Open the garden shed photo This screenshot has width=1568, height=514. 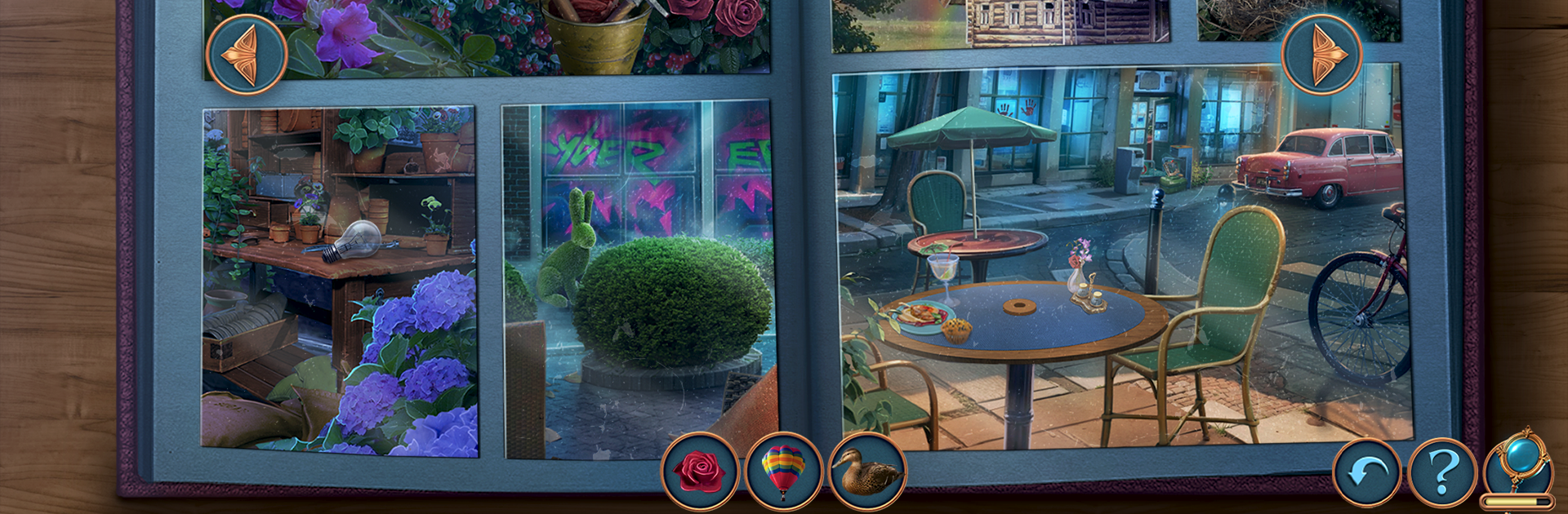(x=339, y=281)
